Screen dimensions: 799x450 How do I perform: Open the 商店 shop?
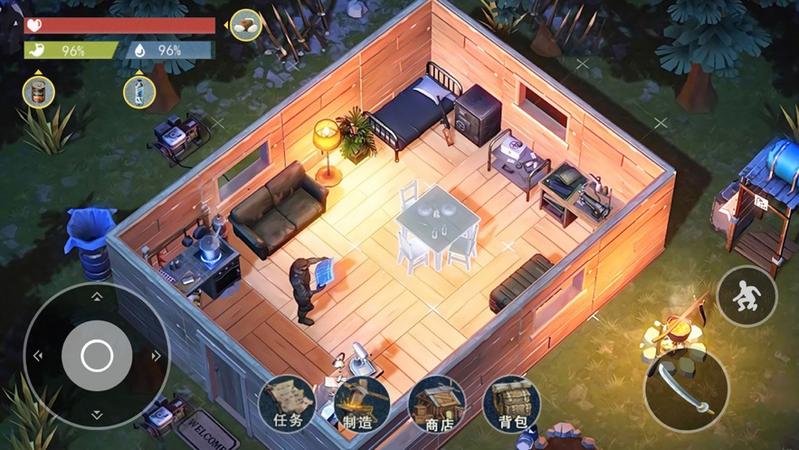[437, 404]
